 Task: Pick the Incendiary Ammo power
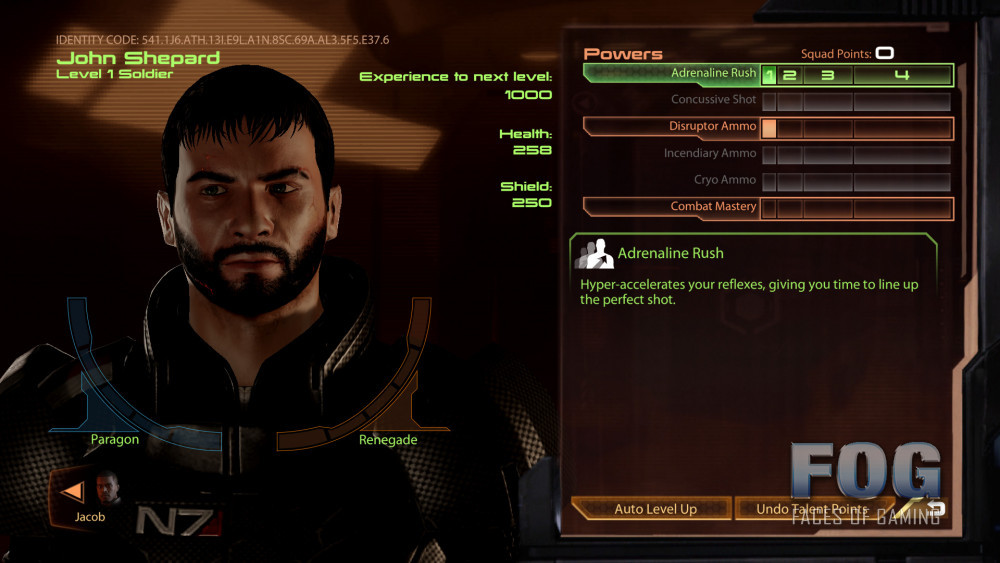point(710,154)
